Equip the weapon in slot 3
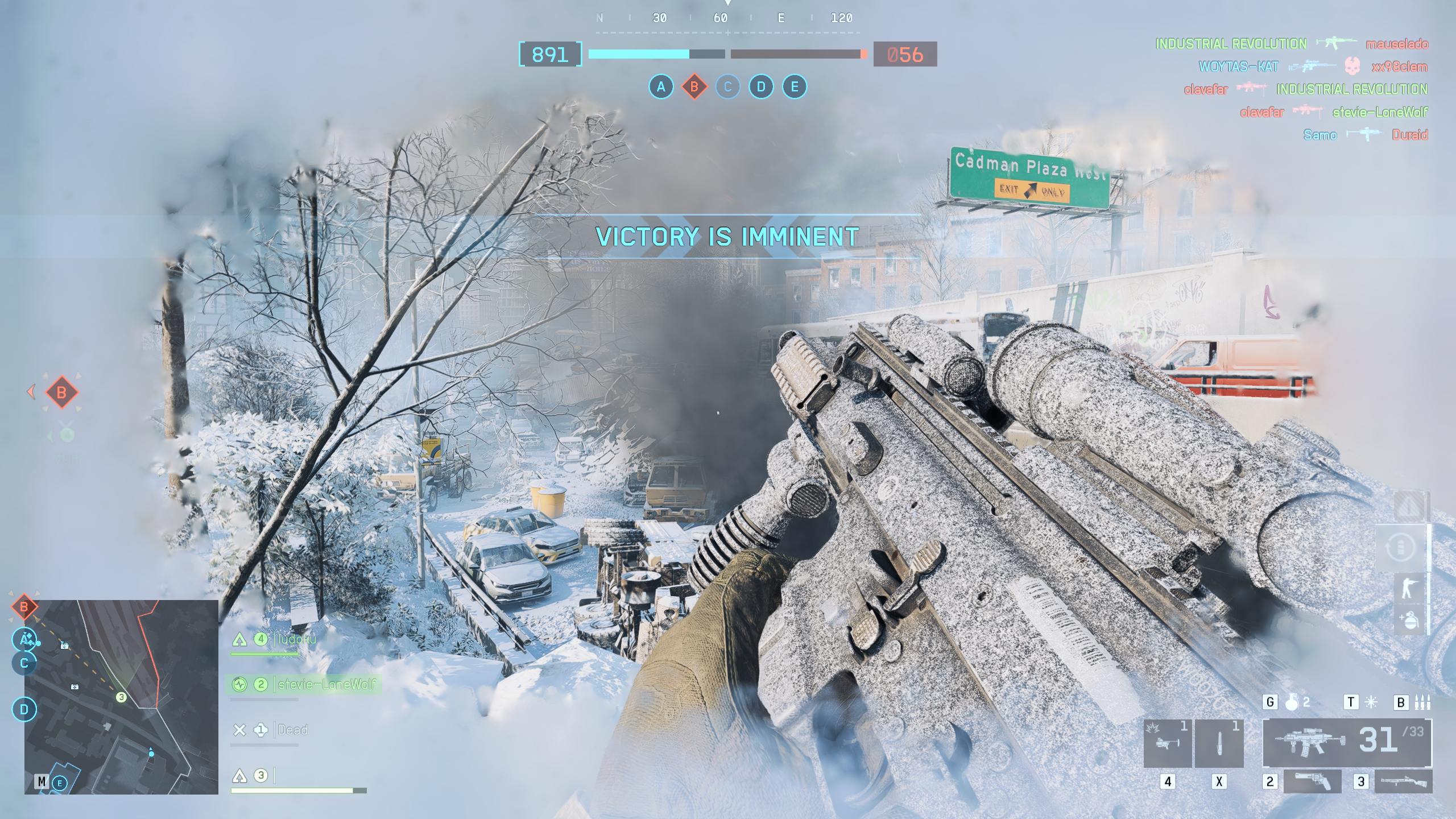Viewport: 1456px width, 819px height. point(1403,781)
